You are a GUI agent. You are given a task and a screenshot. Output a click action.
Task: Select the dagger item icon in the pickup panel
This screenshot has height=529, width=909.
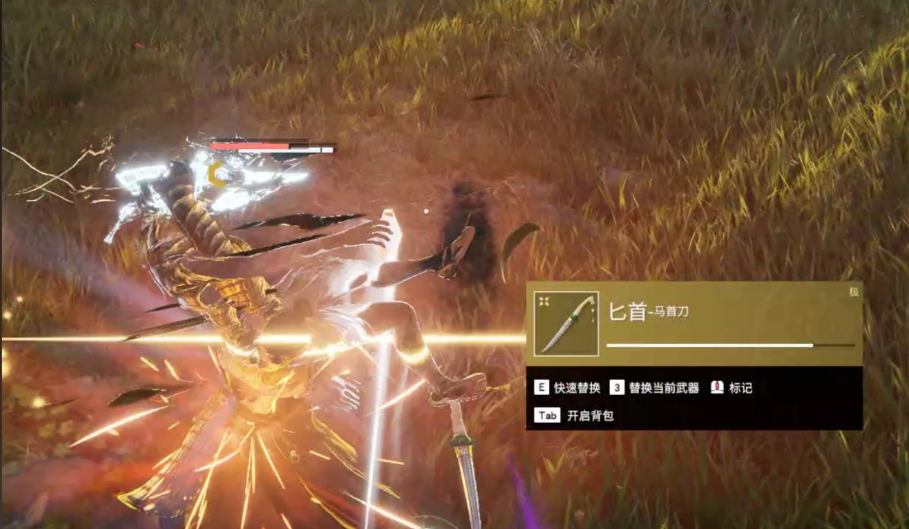pos(566,324)
